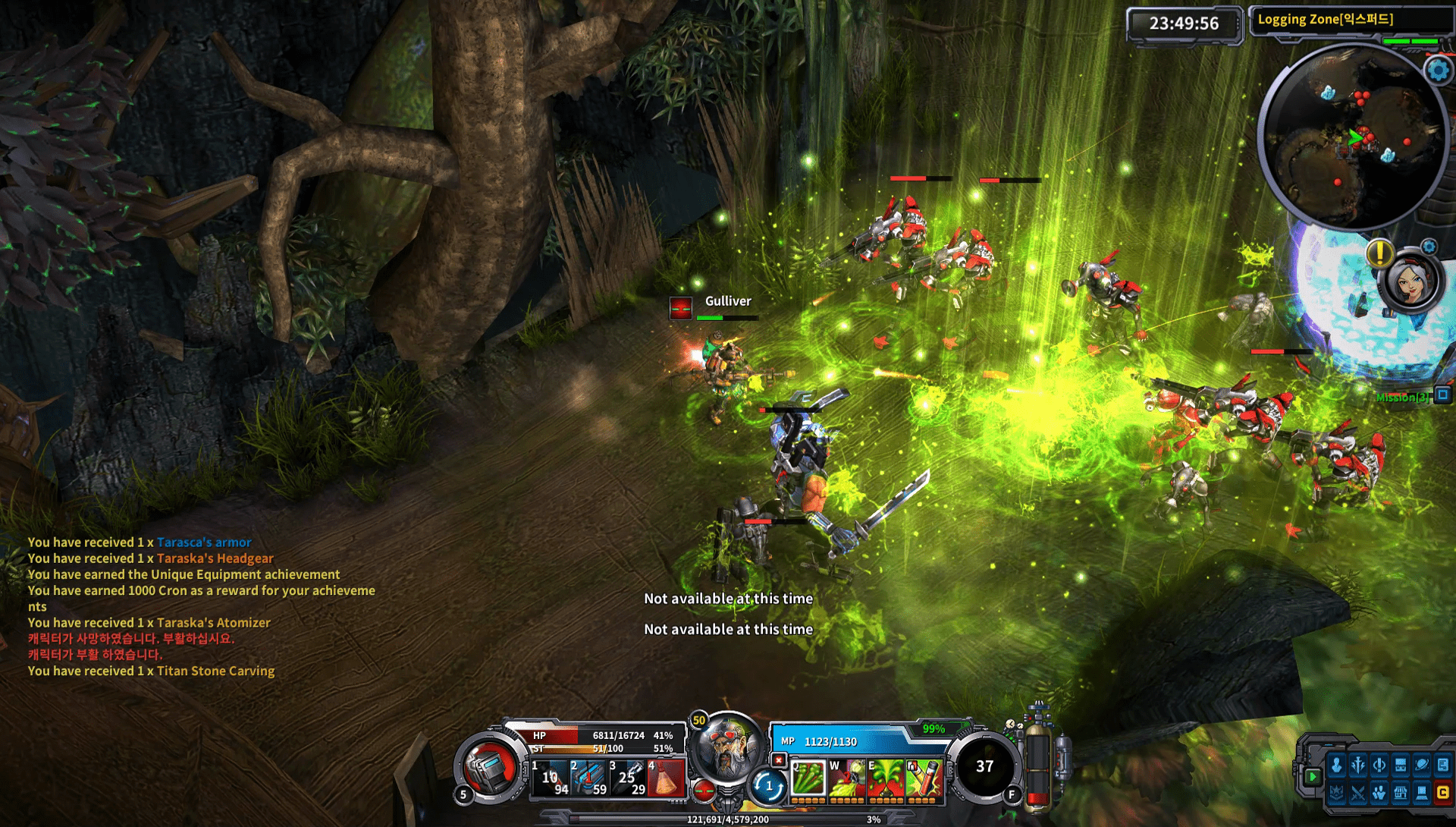
Task: Use the consumable in quick slot 1
Action: pyautogui.click(x=551, y=778)
